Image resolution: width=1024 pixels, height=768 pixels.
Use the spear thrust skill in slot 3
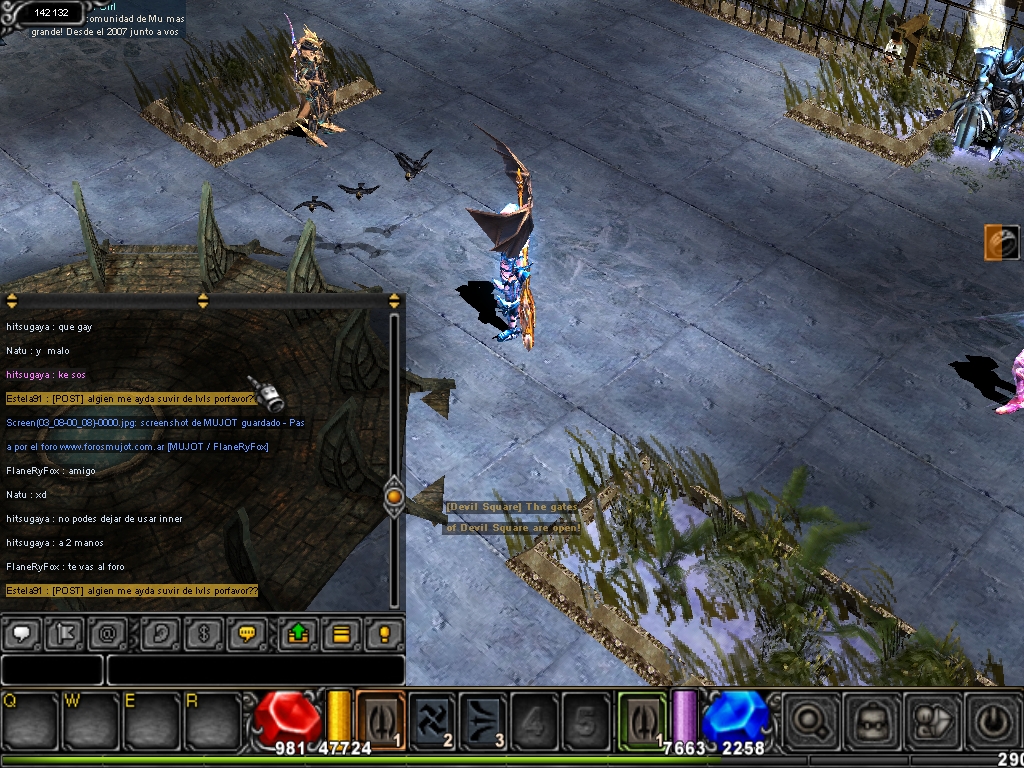485,717
